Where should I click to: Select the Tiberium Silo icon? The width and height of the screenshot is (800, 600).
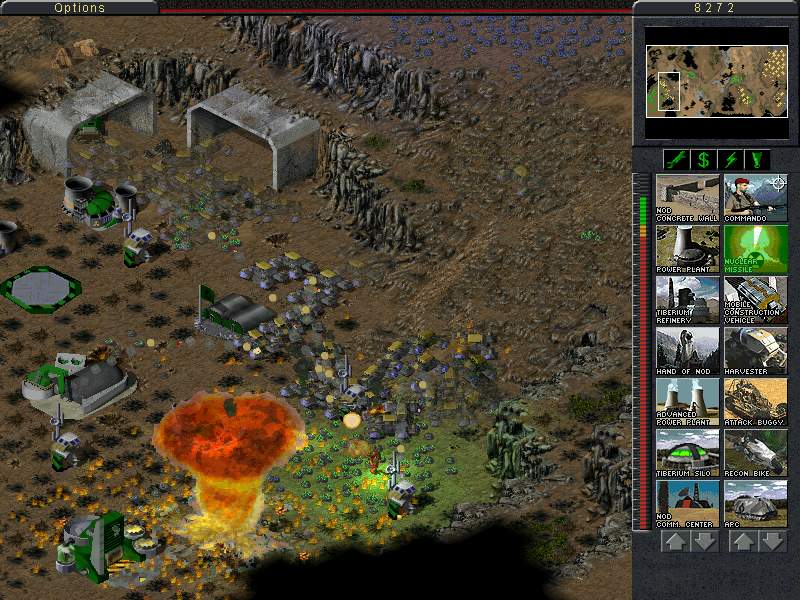pyautogui.click(x=687, y=453)
